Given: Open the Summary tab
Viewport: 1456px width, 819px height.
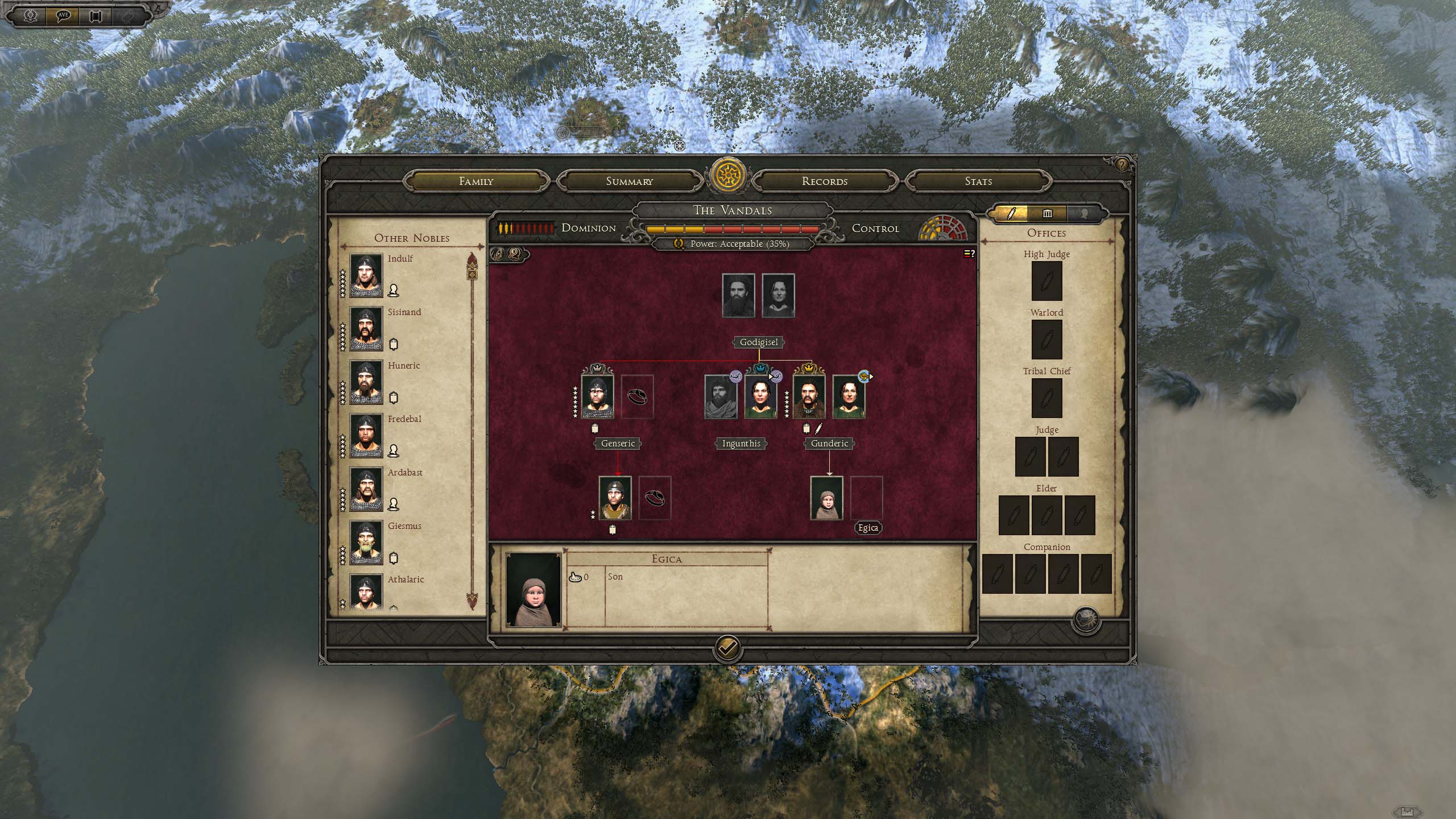Looking at the screenshot, I should tap(629, 181).
